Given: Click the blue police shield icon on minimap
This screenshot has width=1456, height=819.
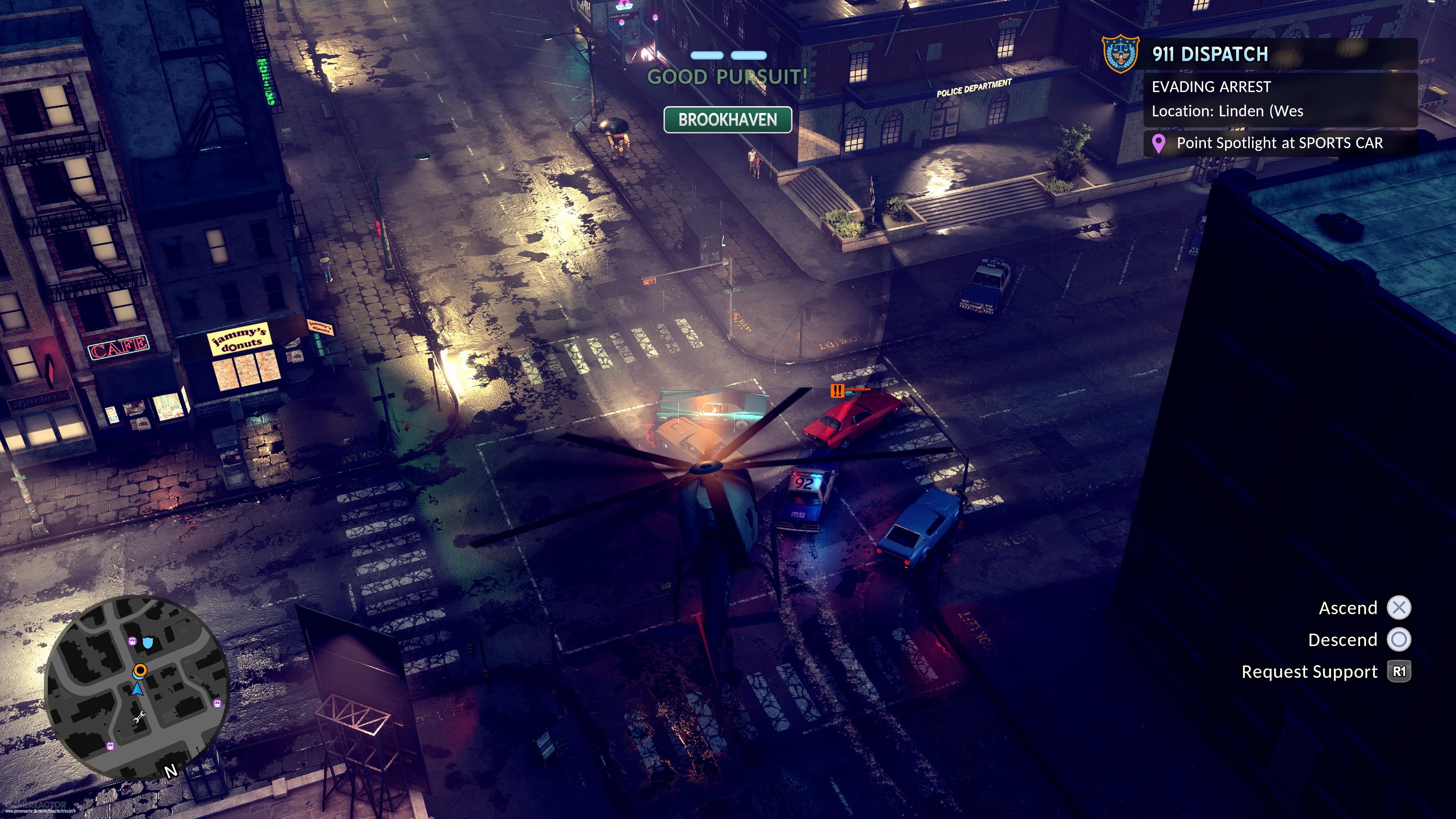Looking at the screenshot, I should click(149, 643).
